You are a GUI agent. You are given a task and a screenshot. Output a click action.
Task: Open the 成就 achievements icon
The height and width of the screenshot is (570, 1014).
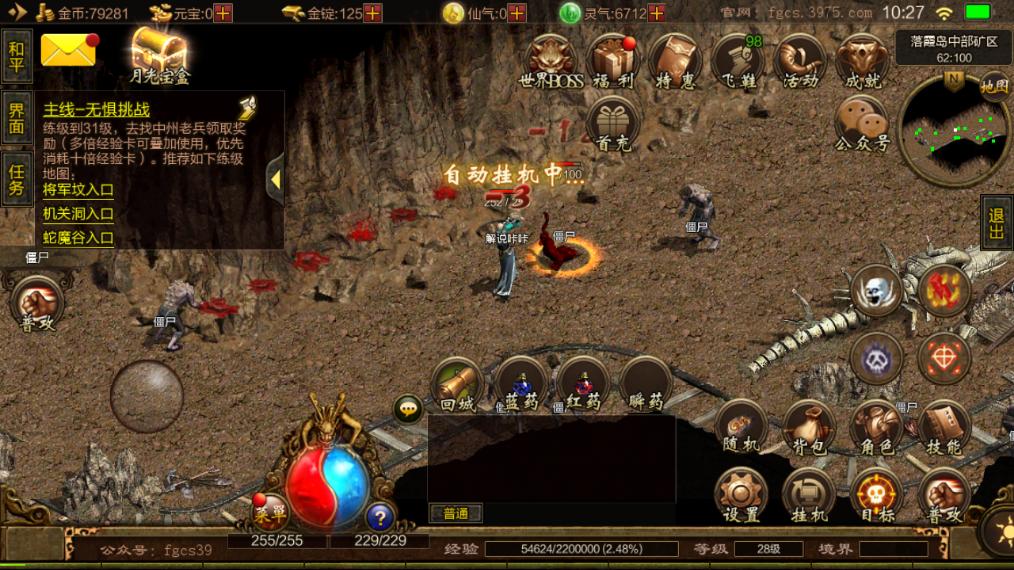click(862, 60)
